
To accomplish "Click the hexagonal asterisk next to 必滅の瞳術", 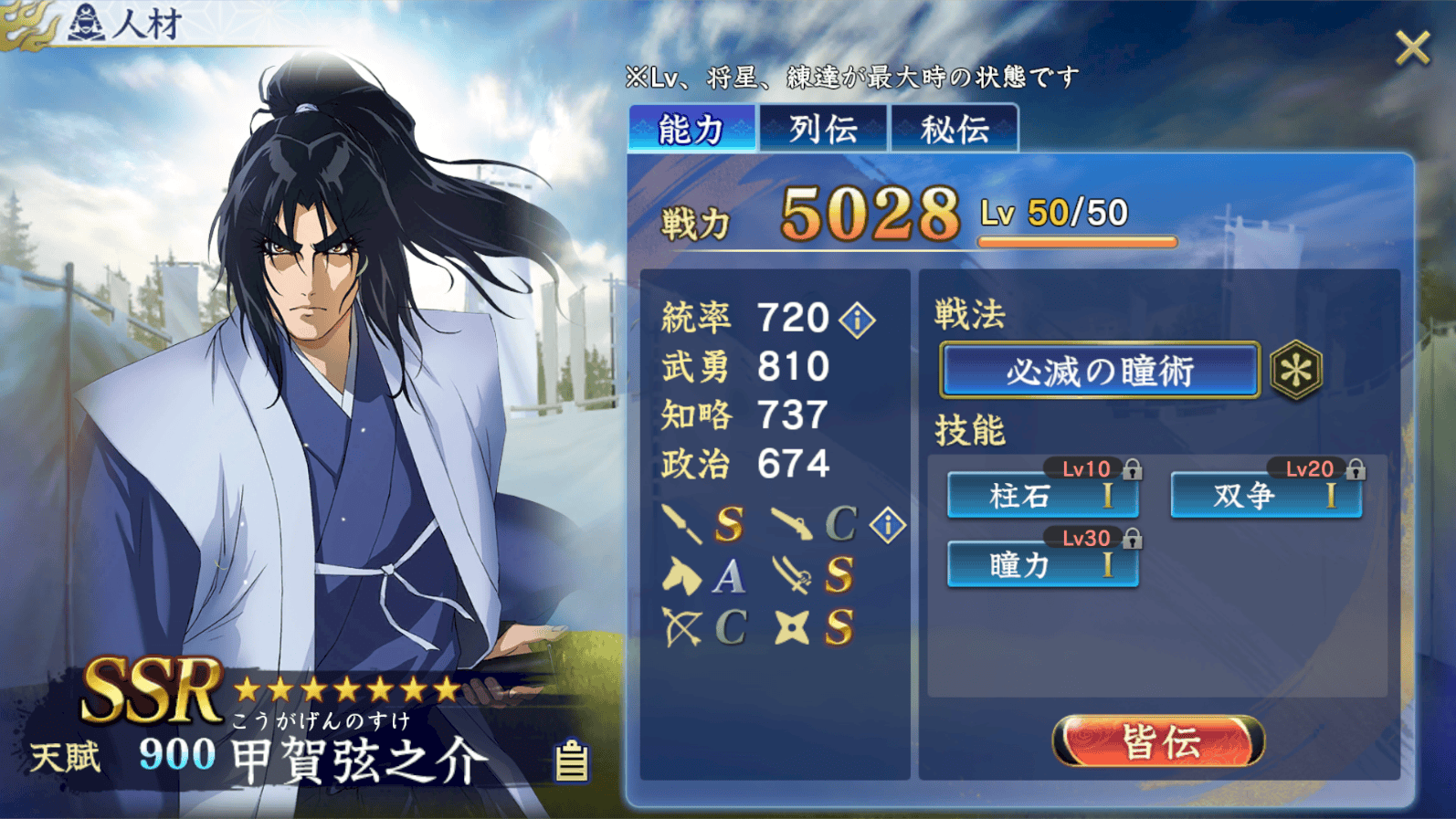I will pyautogui.click(x=1297, y=367).
